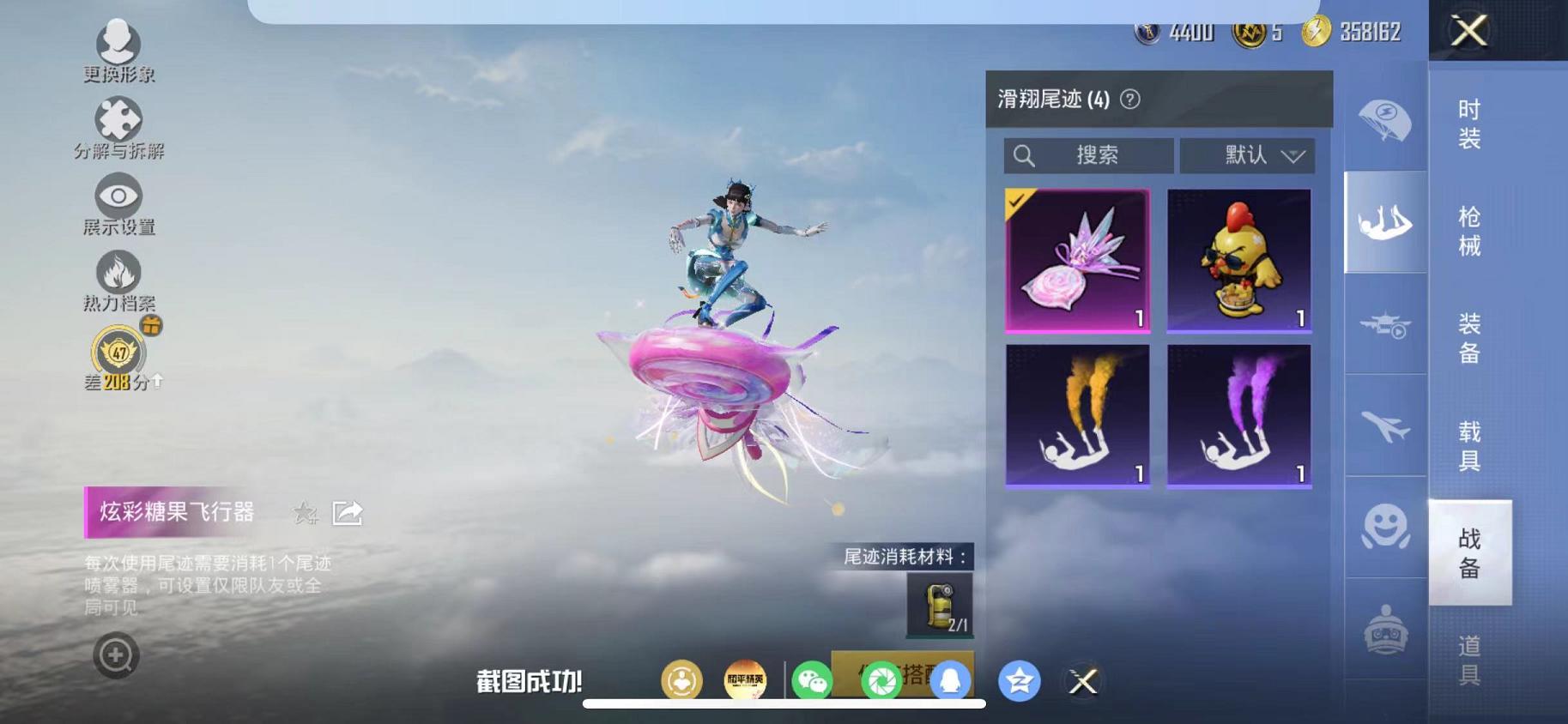
Task: Select the airplane flight category icon
Action: click(1383, 427)
